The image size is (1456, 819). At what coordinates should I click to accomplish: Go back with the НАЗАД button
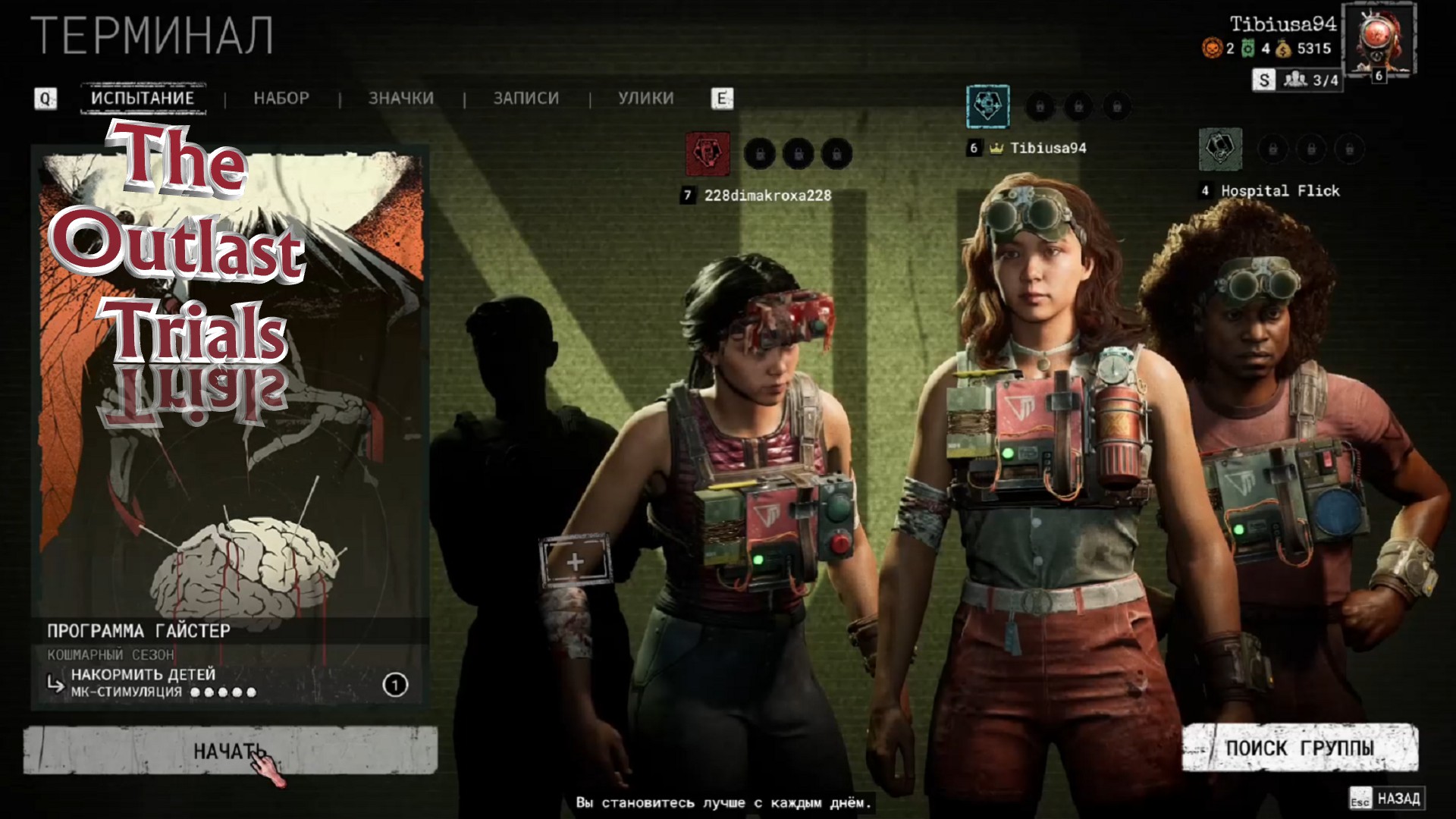click(x=1387, y=799)
